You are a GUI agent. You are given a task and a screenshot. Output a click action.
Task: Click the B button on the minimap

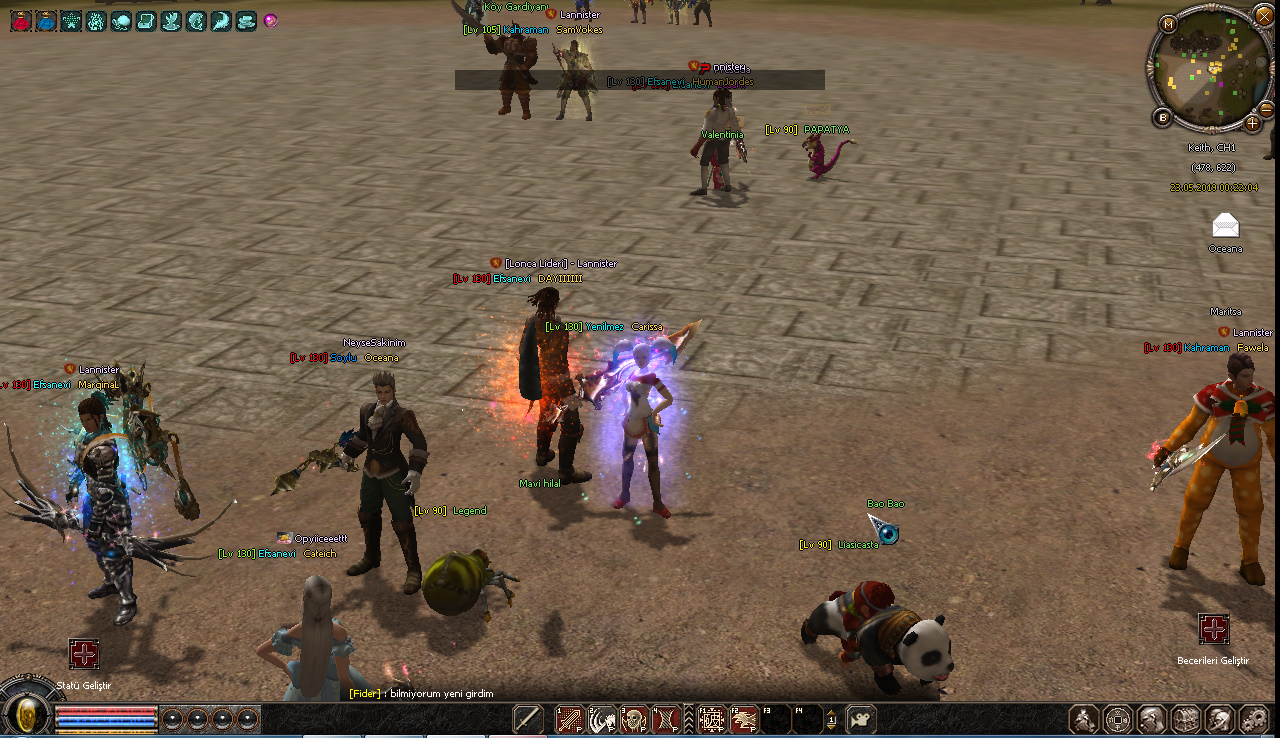pos(1163,117)
